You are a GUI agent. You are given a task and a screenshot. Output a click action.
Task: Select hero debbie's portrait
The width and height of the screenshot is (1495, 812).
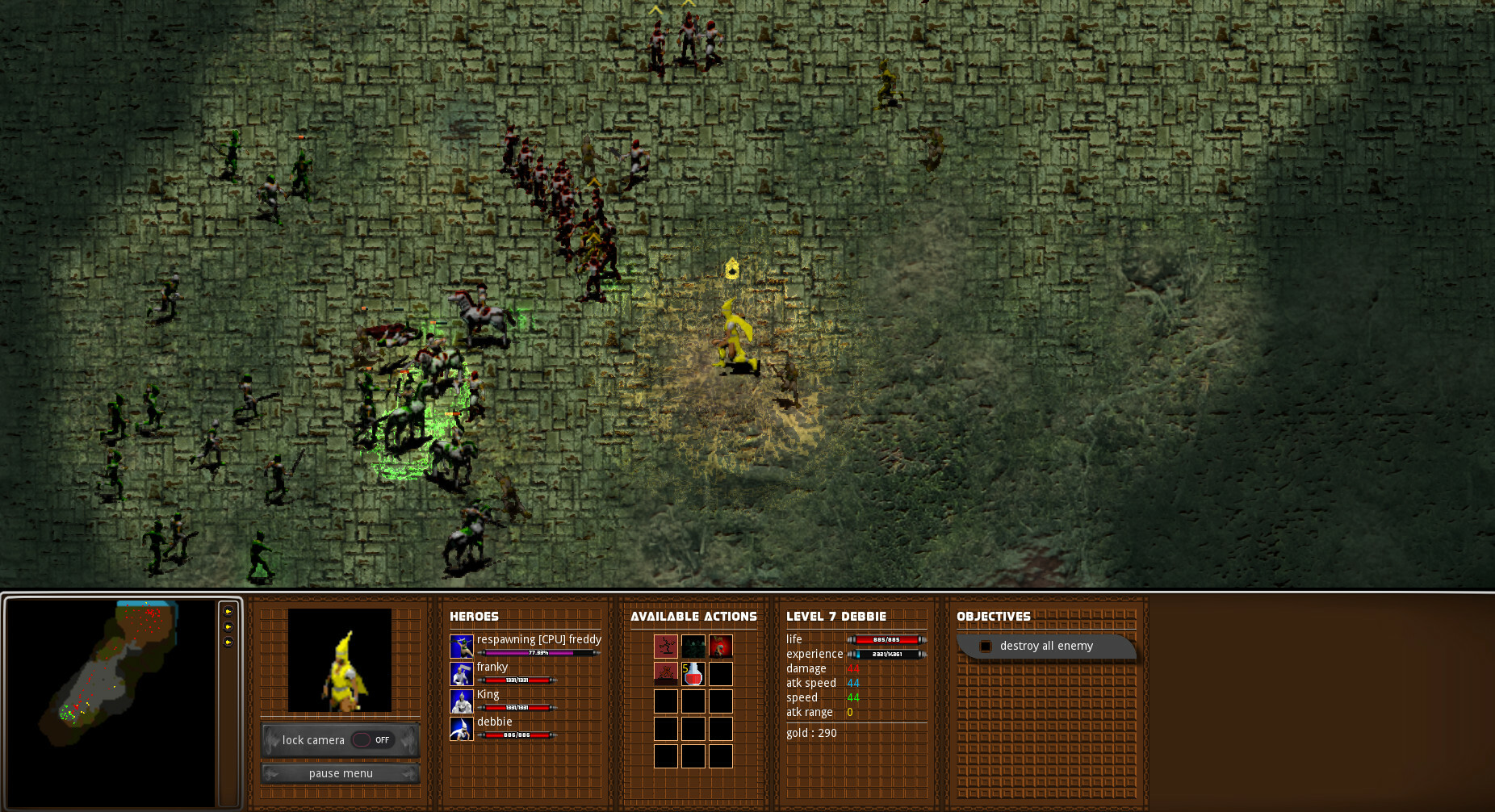(462, 726)
